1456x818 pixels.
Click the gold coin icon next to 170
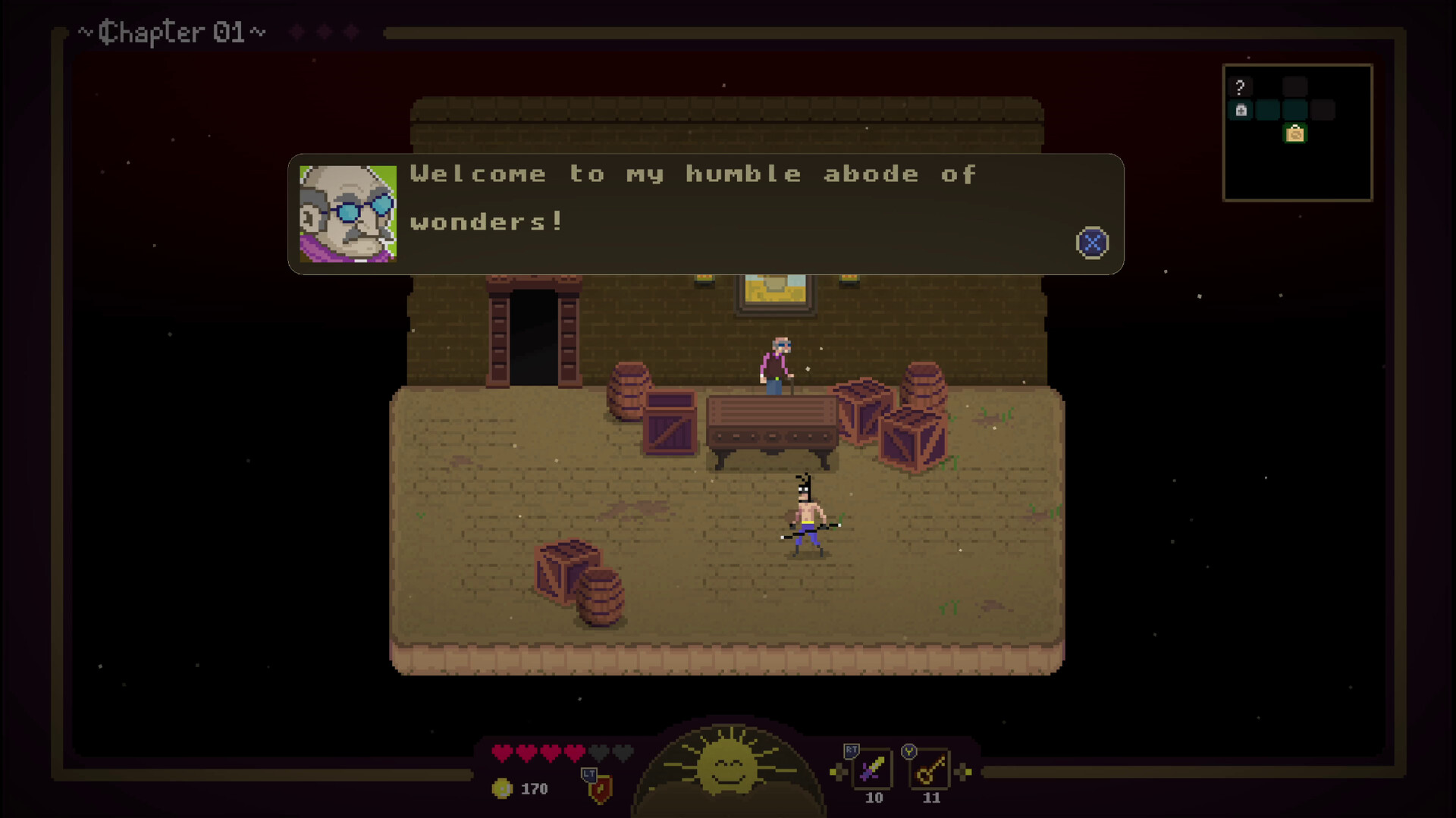coord(501,788)
